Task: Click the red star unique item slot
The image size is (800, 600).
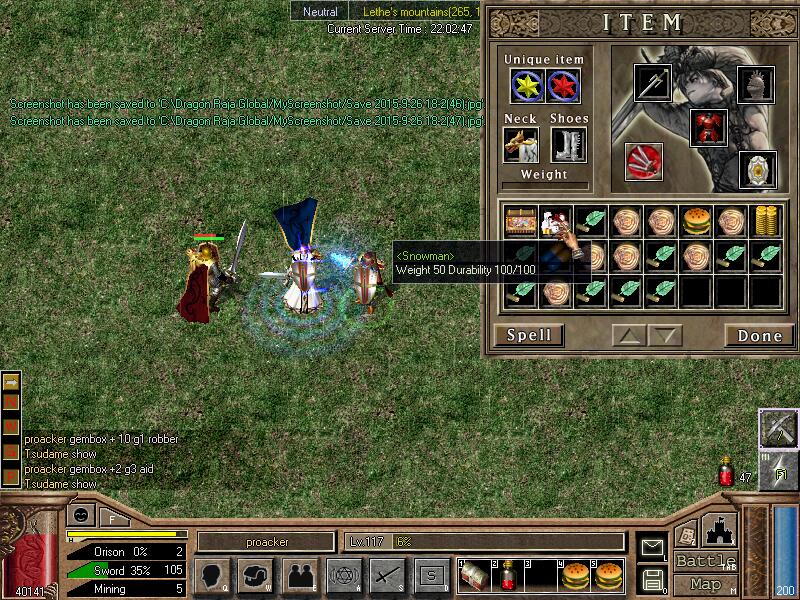Action: 564,86
